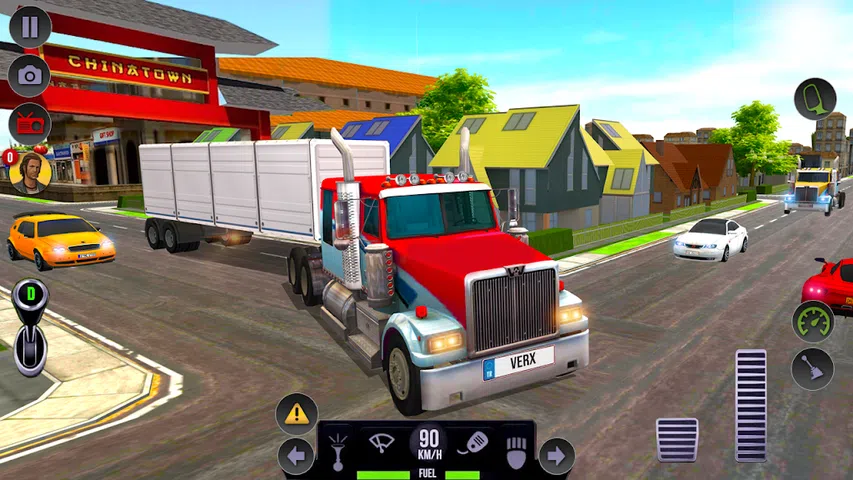Signal left with the left arrow
The width and height of the screenshot is (853, 480).
(296, 457)
